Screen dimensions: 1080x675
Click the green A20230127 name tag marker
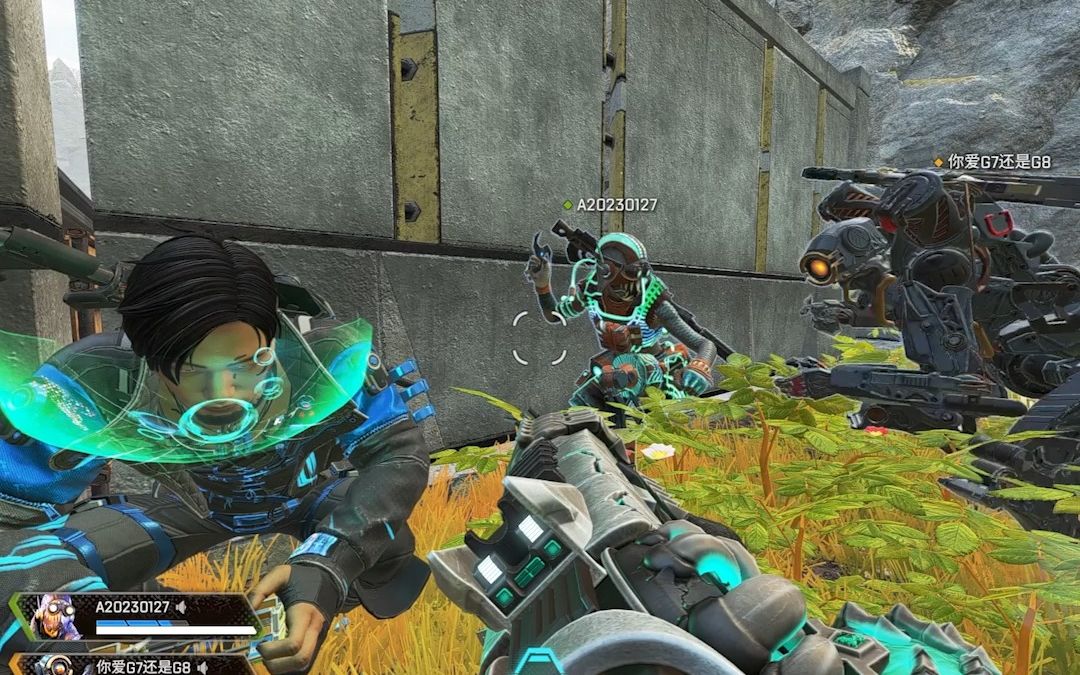coord(568,205)
